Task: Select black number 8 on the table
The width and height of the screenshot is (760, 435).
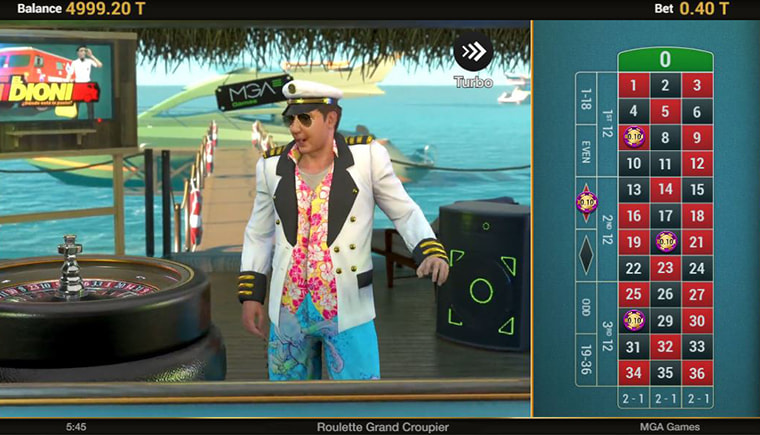Action: [x=666, y=138]
